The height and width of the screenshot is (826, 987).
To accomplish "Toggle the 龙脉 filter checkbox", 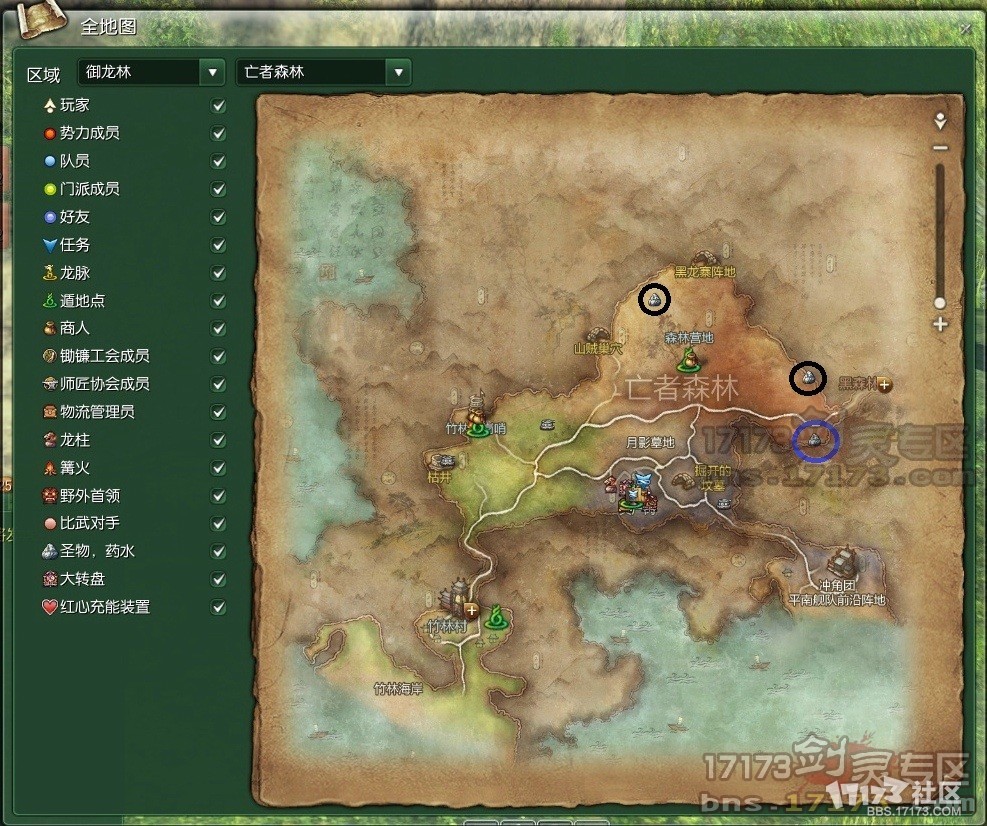I will [219, 273].
